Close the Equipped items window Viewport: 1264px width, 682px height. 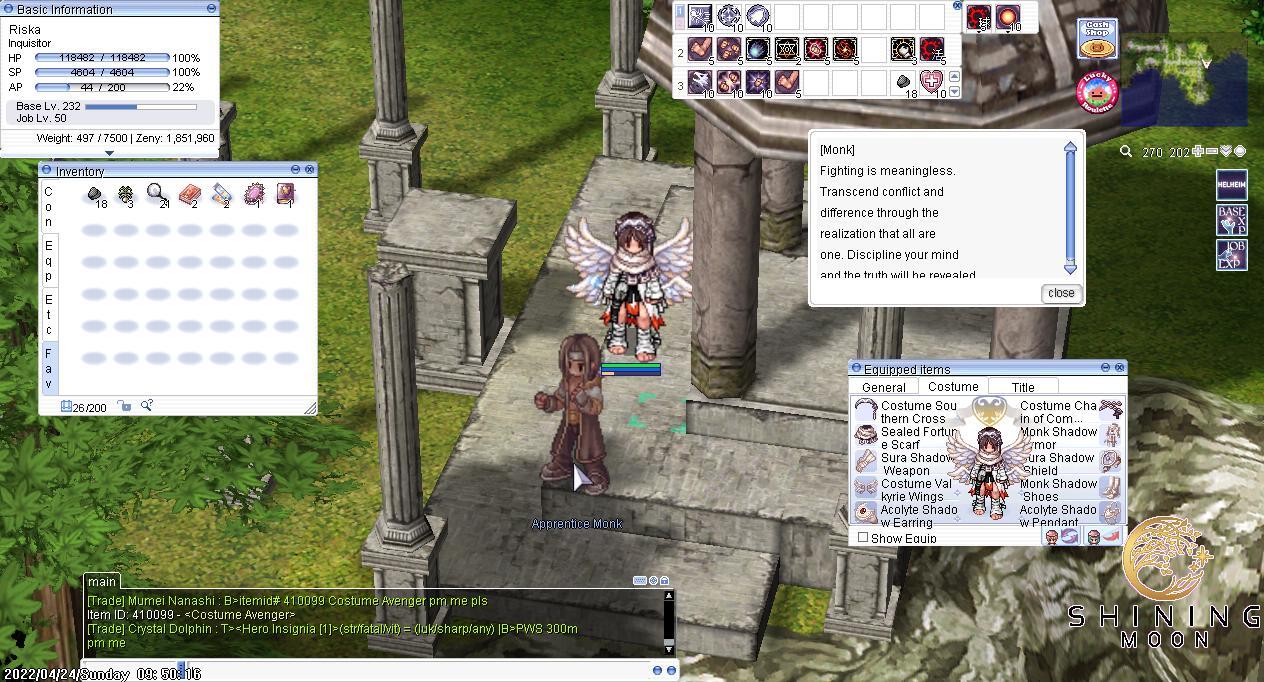(x=1120, y=368)
